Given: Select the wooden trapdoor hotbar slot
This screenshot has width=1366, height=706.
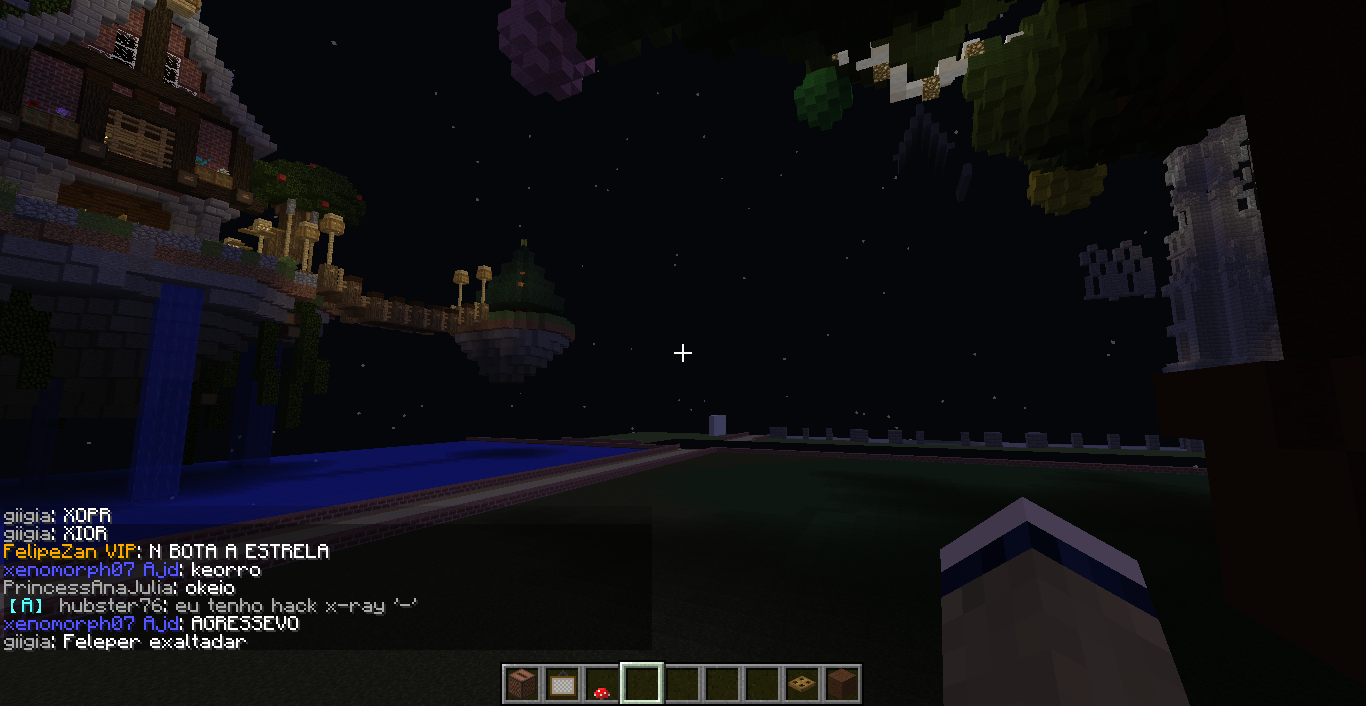Looking at the screenshot, I should pos(801,684).
